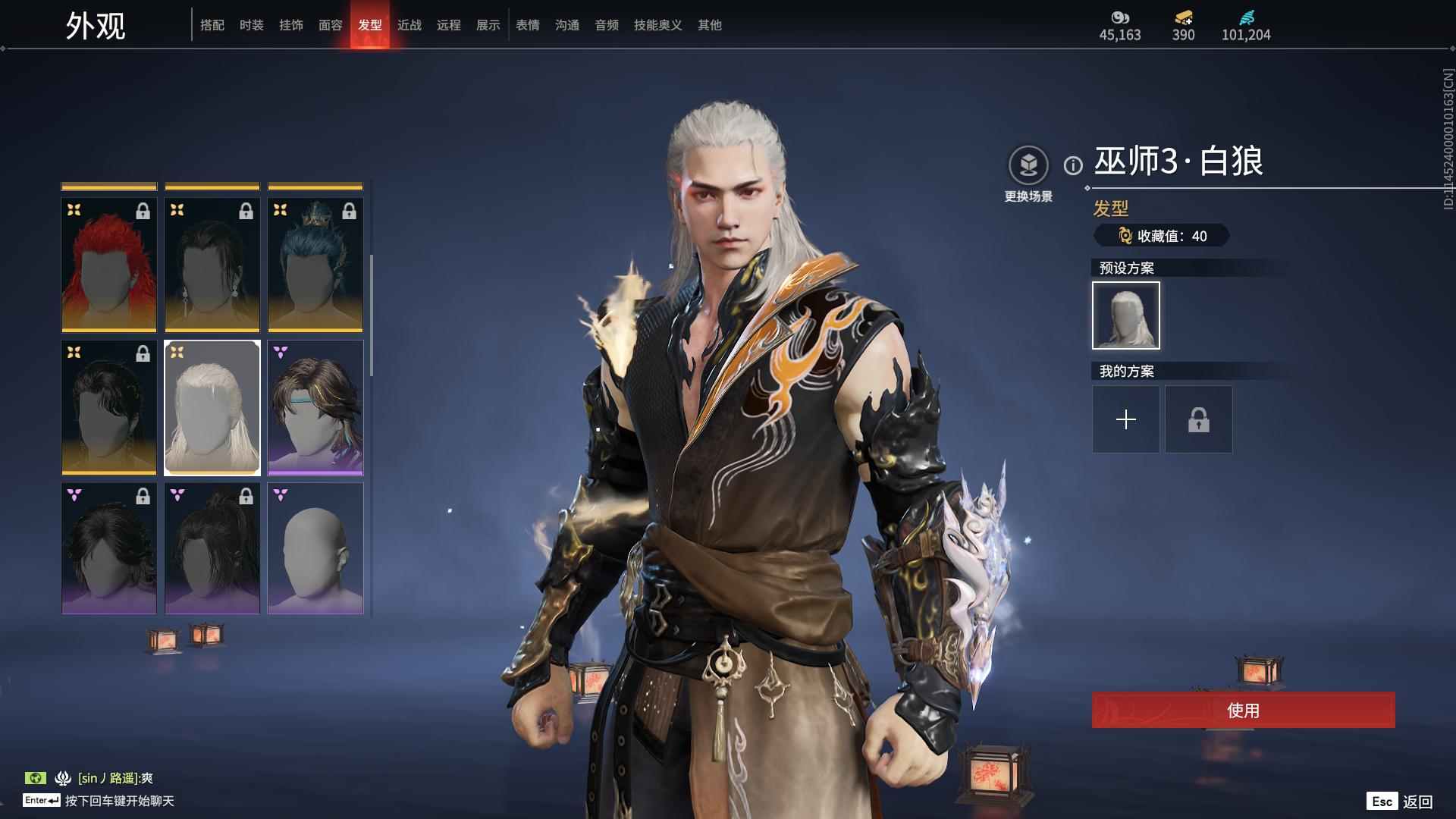This screenshot has height=819, width=1456.
Task: Select the bald head option
Action: click(315, 549)
